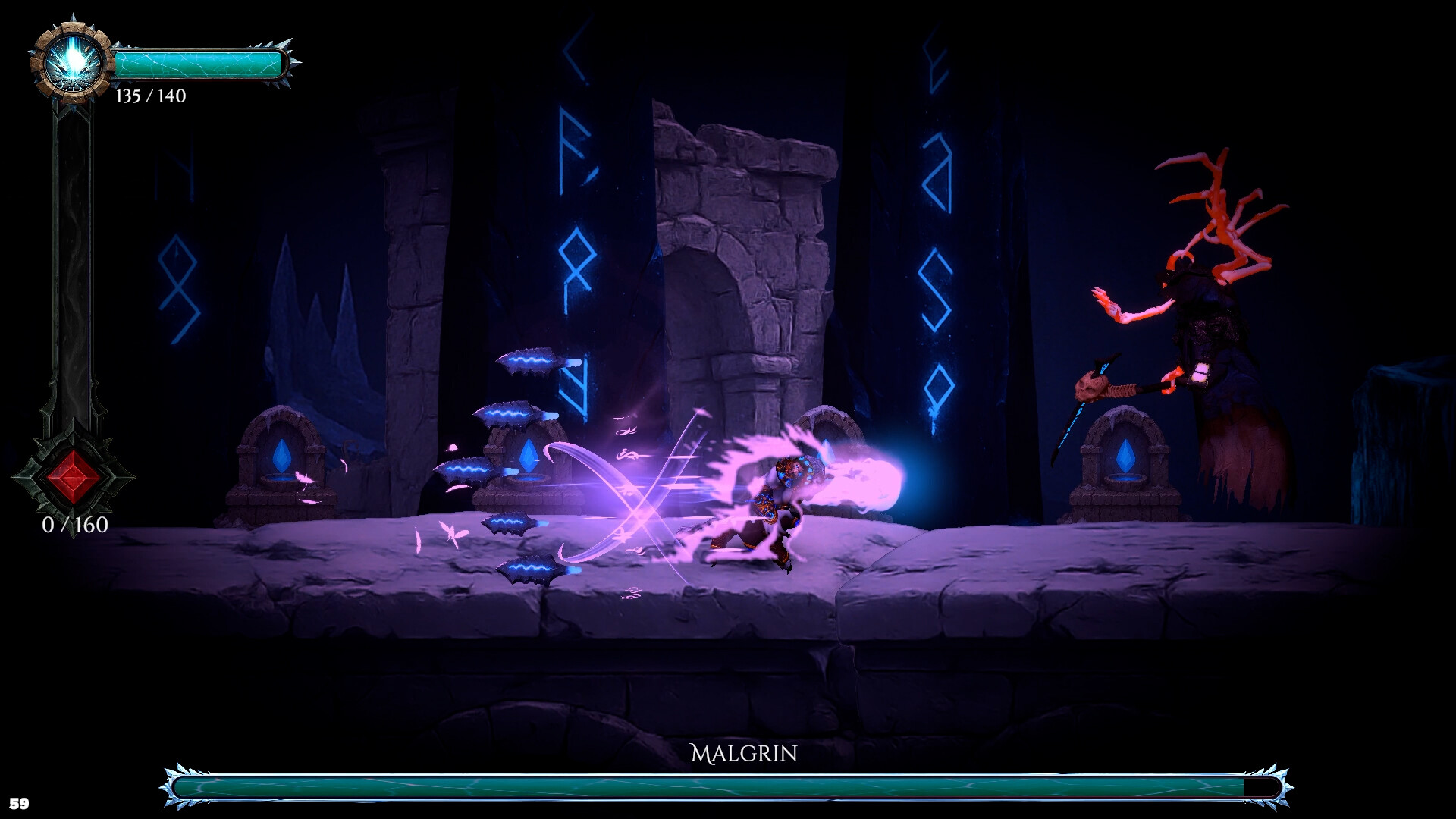Click the number 59 in the corner
Viewport: 1456px width, 819px height.
pos(20,802)
